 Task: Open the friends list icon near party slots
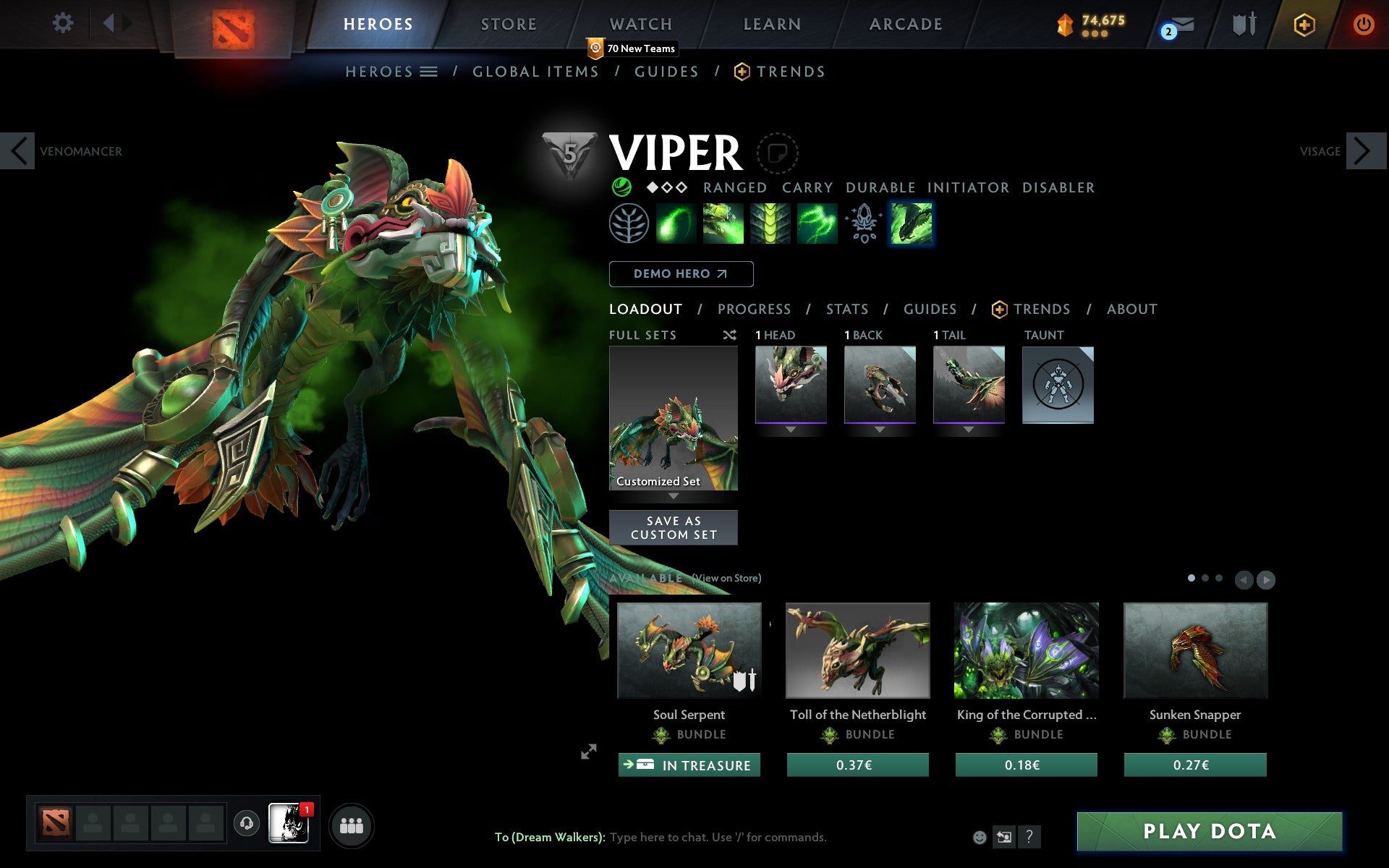click(352, 824)
